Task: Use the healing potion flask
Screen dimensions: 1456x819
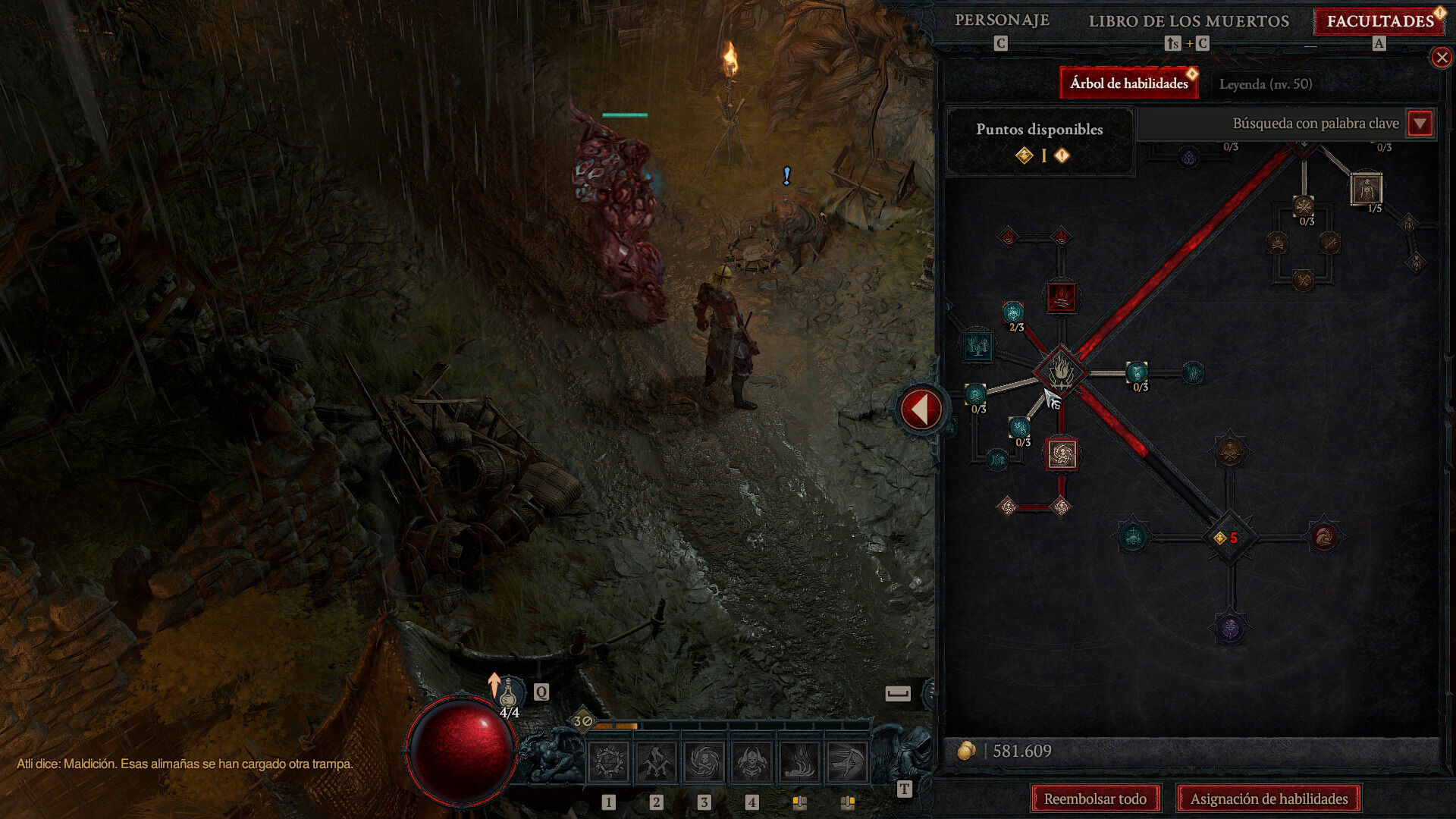Action: coord(508,692)
